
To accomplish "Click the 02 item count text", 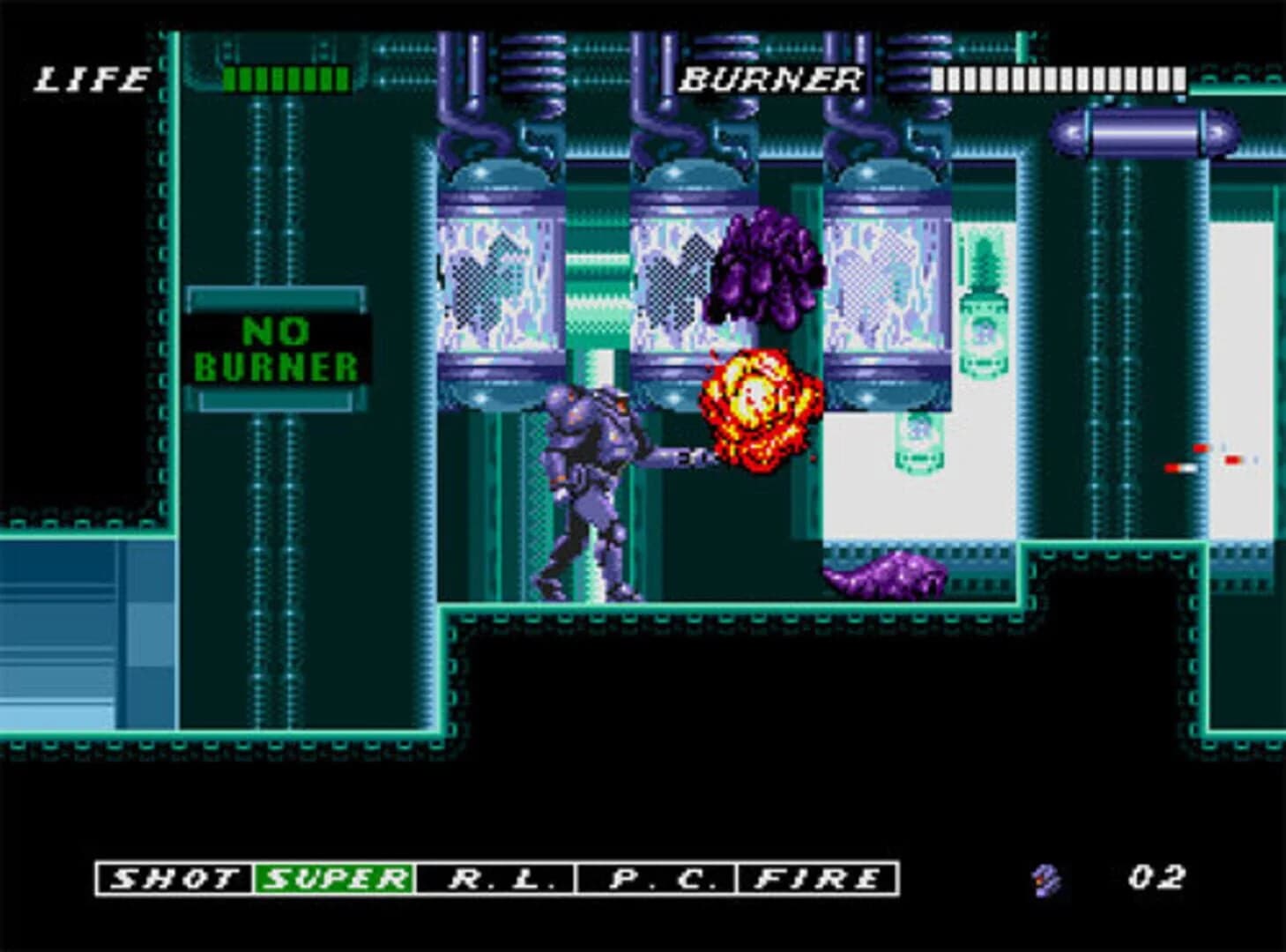I will (x=1155, y=875).
